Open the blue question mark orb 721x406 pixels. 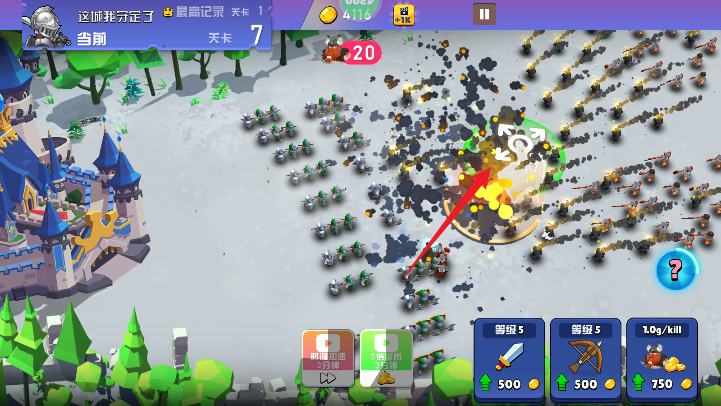click(676, 269)
